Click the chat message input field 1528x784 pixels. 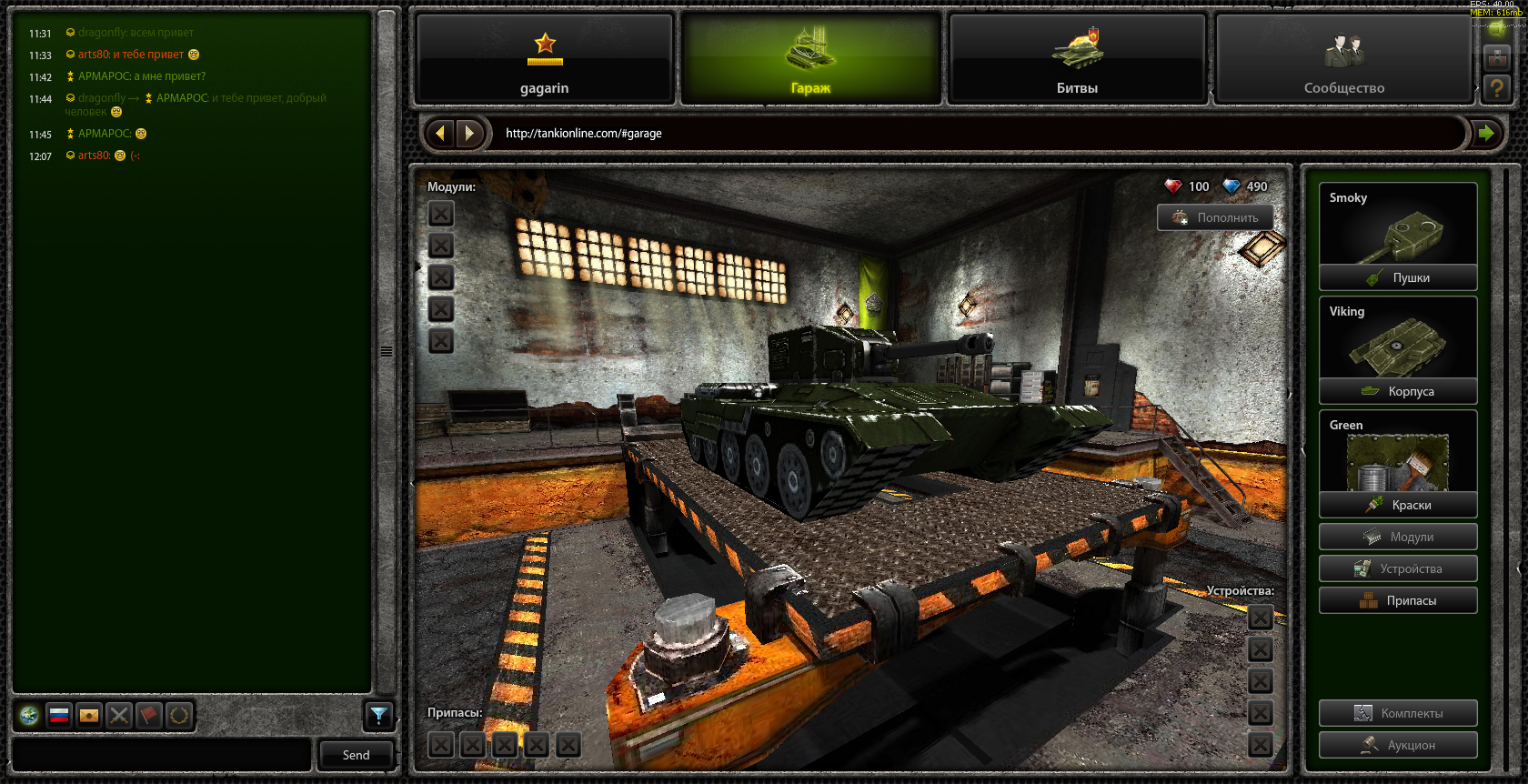pyautogui.click(x=162, y=755)
